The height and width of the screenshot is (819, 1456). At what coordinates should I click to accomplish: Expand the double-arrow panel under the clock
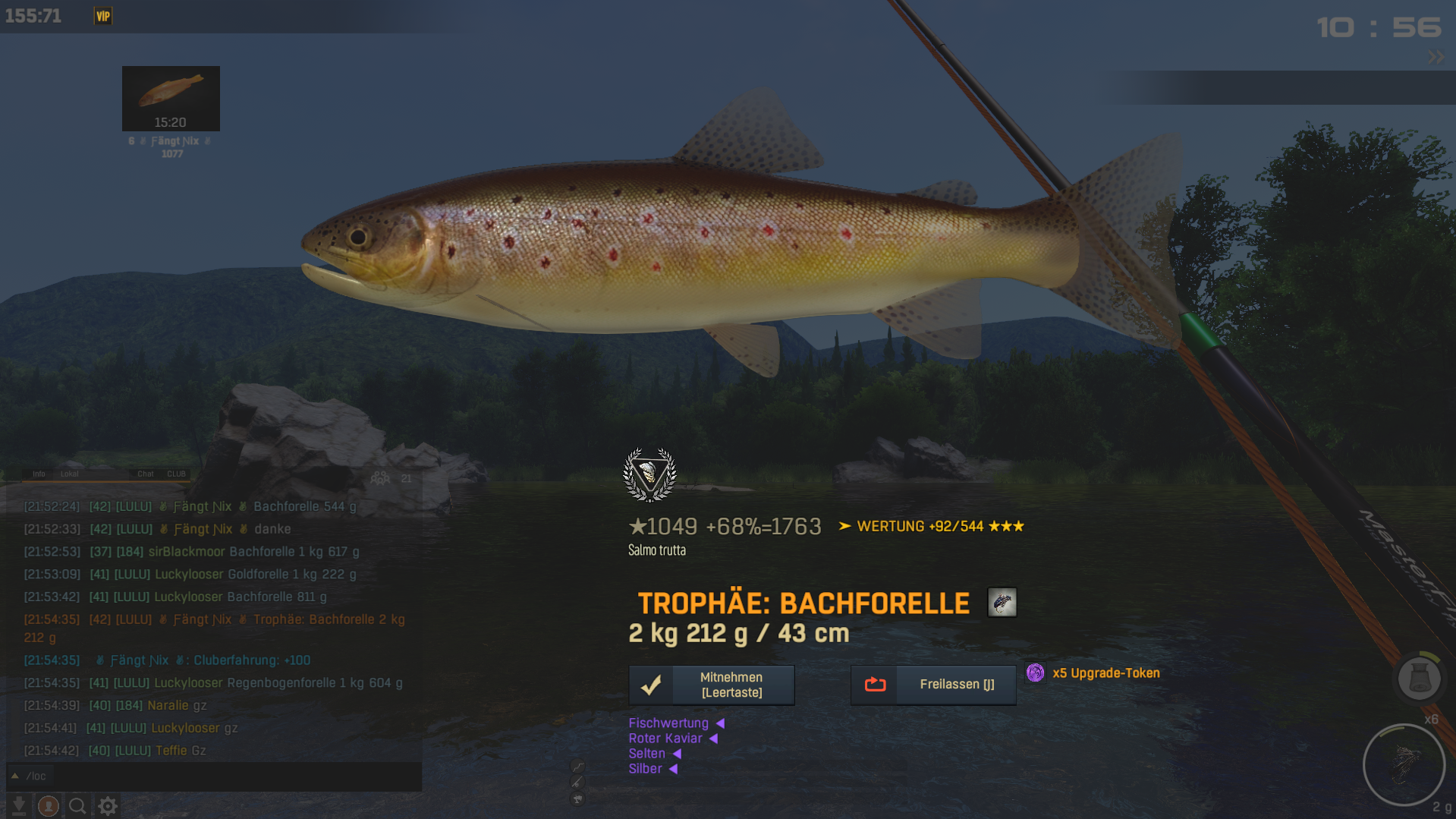[1436, 57]
